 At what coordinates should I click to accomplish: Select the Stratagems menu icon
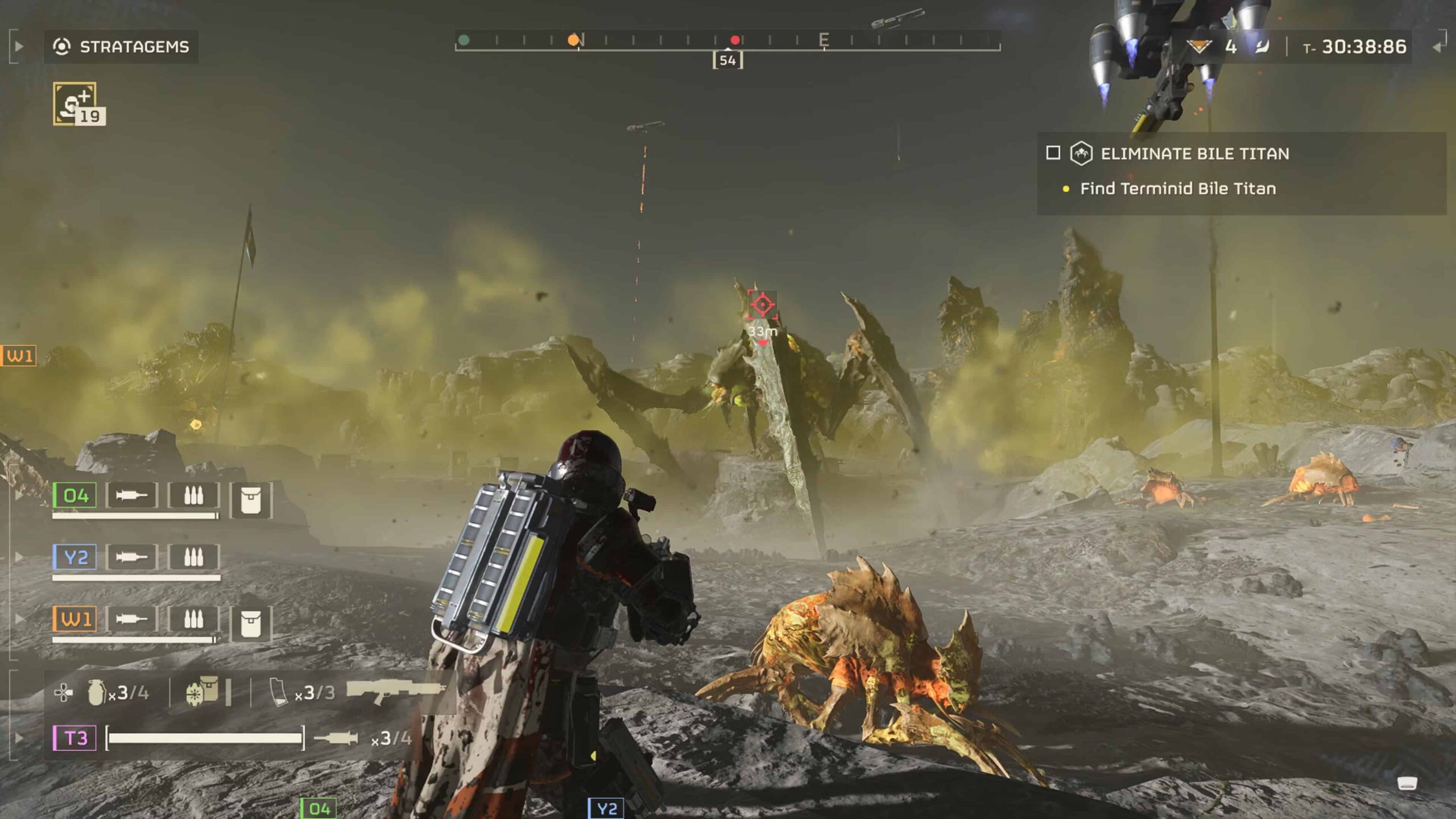coord(63,46)
